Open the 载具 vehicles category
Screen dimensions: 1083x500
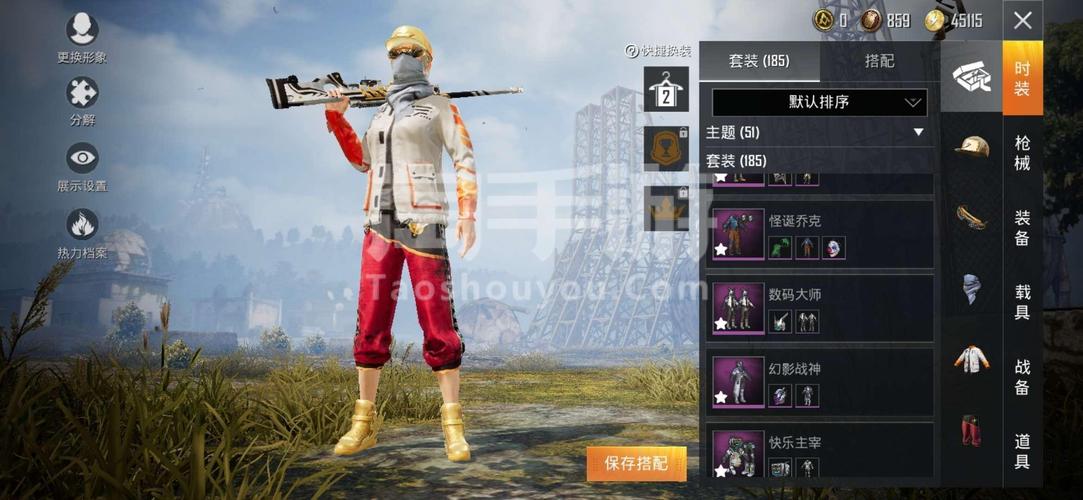click(1022, 302)
